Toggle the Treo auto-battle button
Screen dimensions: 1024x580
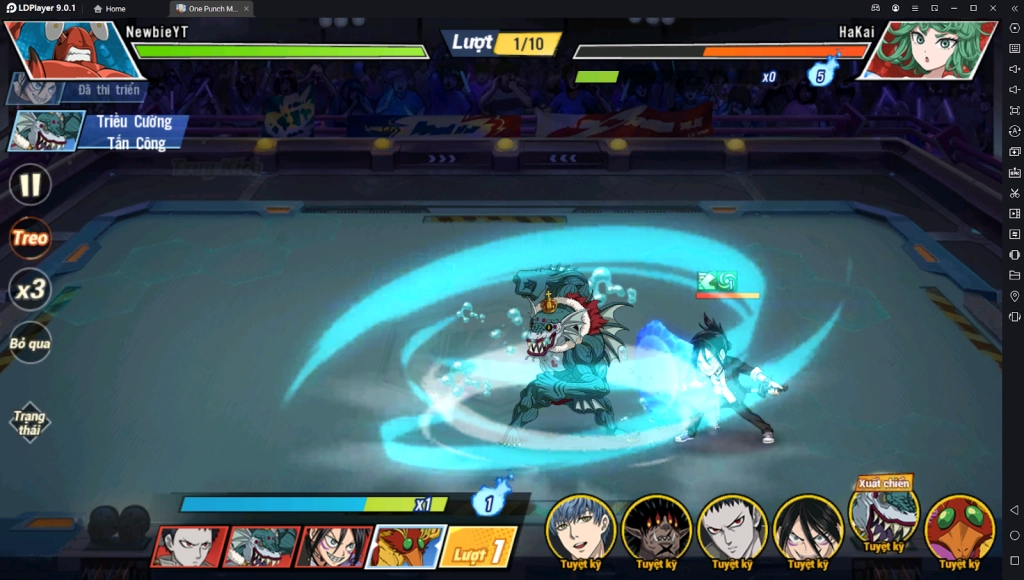[x=30, y=238]
